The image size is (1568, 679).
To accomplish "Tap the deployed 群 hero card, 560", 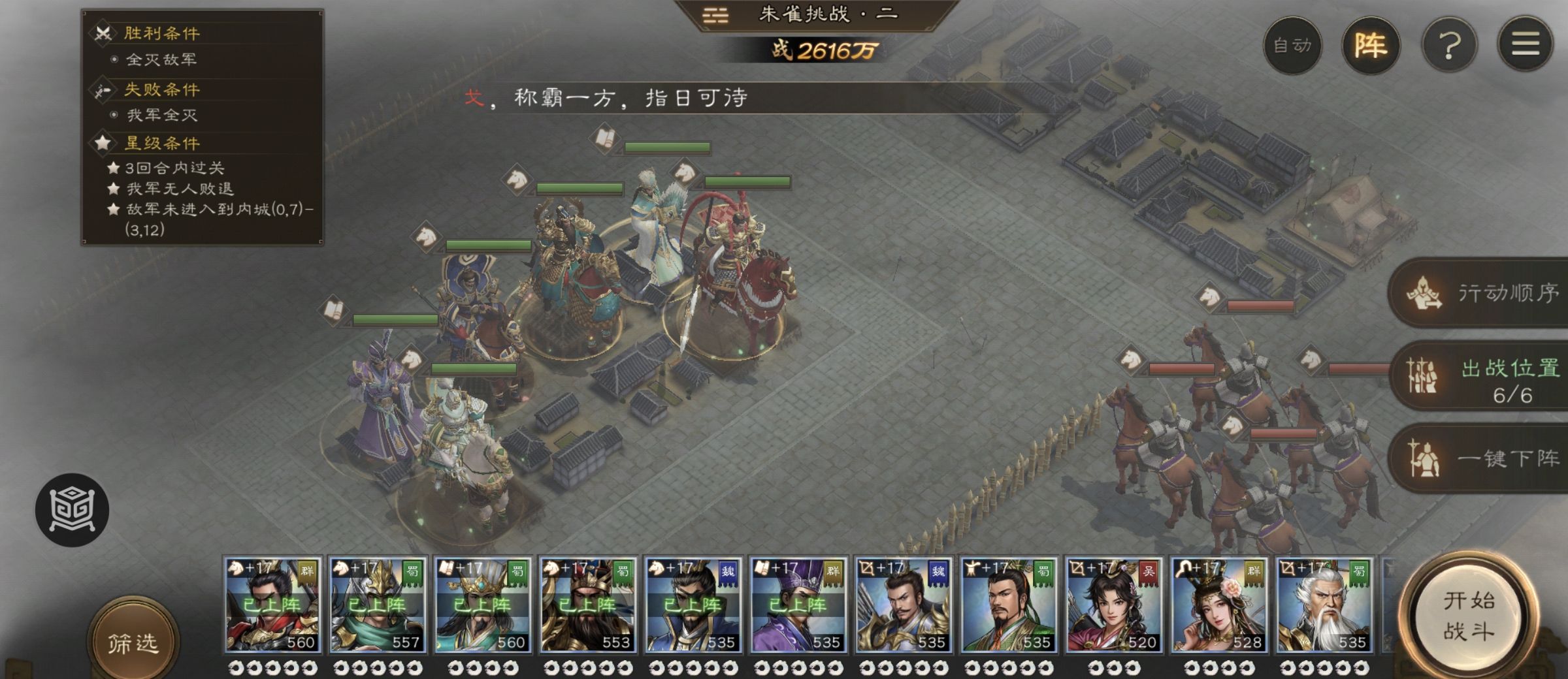I will click(272, 605).
